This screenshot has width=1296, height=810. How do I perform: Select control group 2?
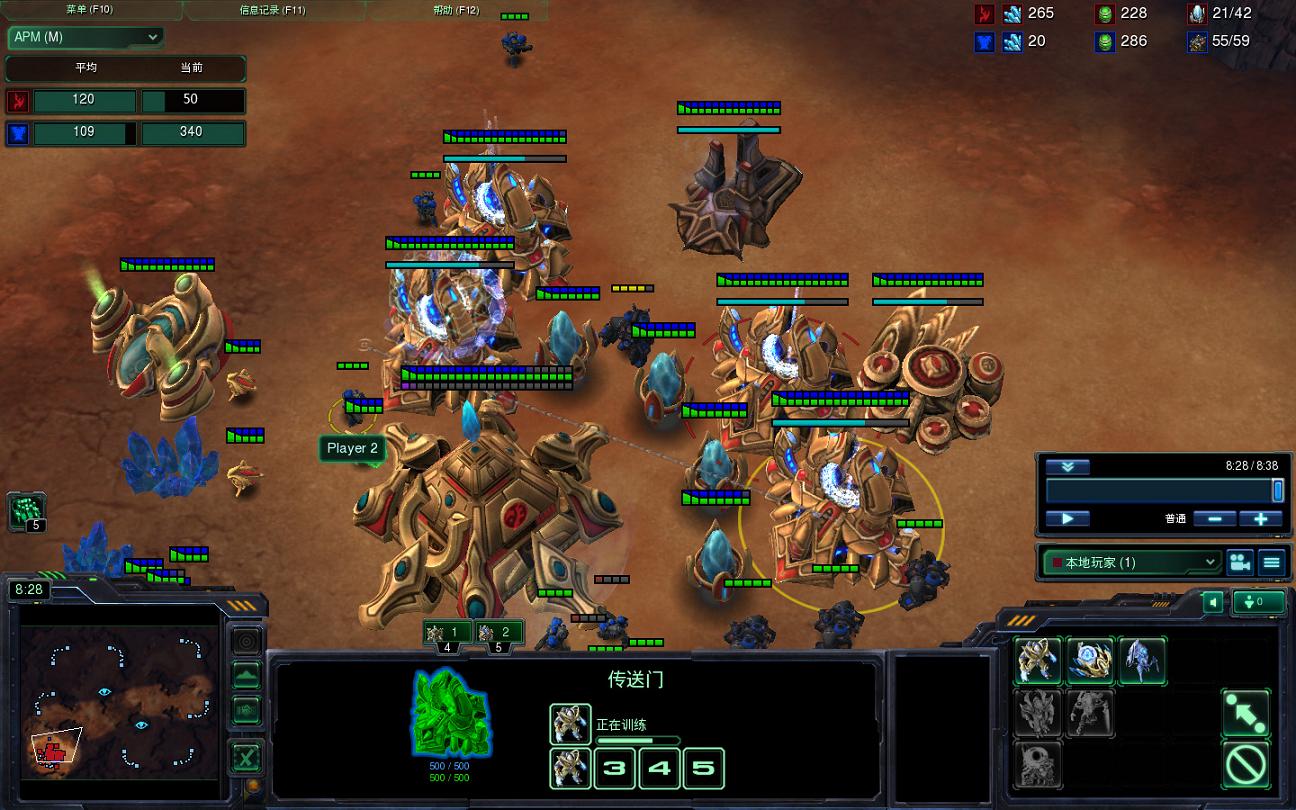click(499, 632)
